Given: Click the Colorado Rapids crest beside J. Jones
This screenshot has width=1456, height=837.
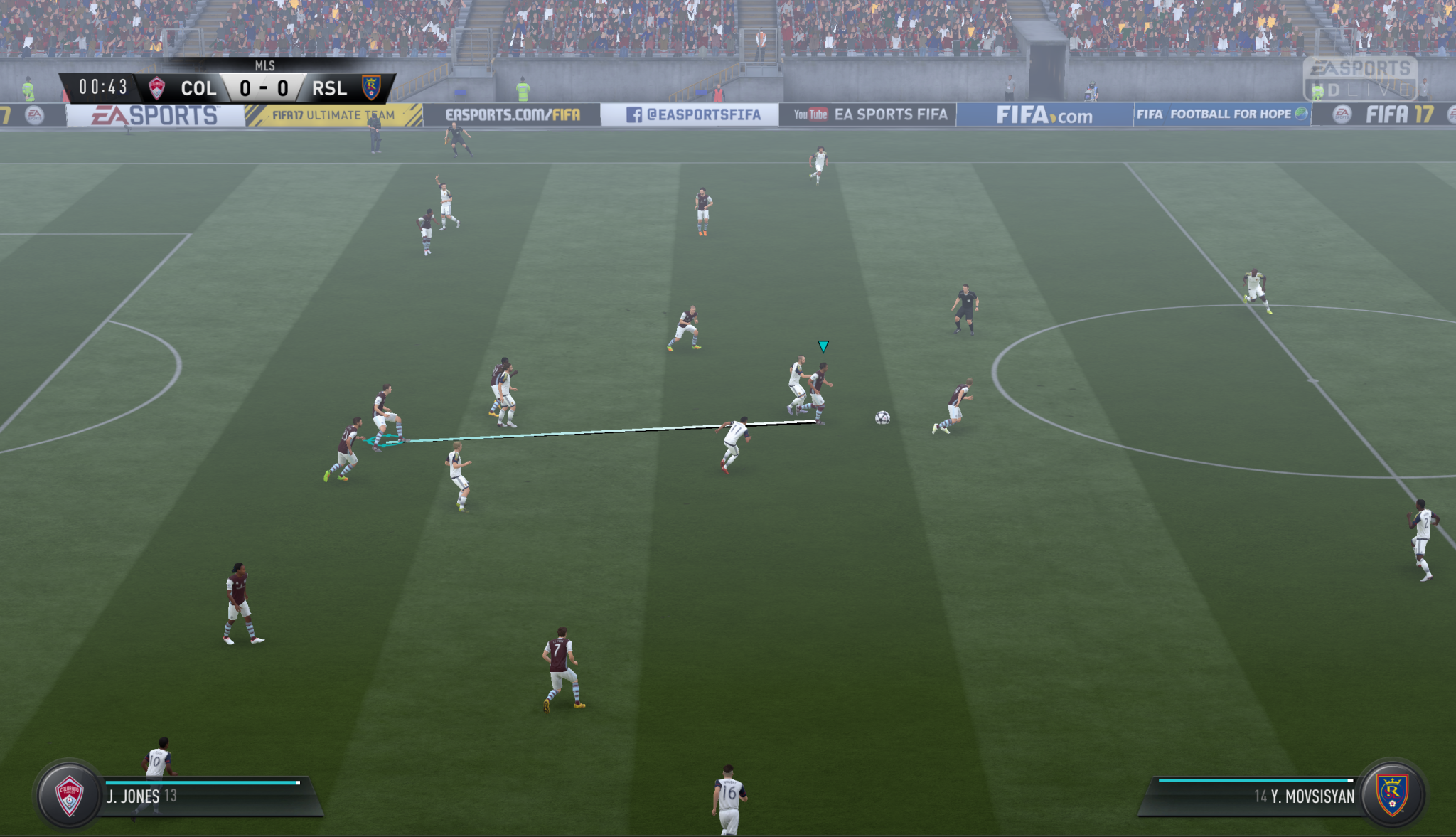Looking at the screenshot, I should pos(70,794).
